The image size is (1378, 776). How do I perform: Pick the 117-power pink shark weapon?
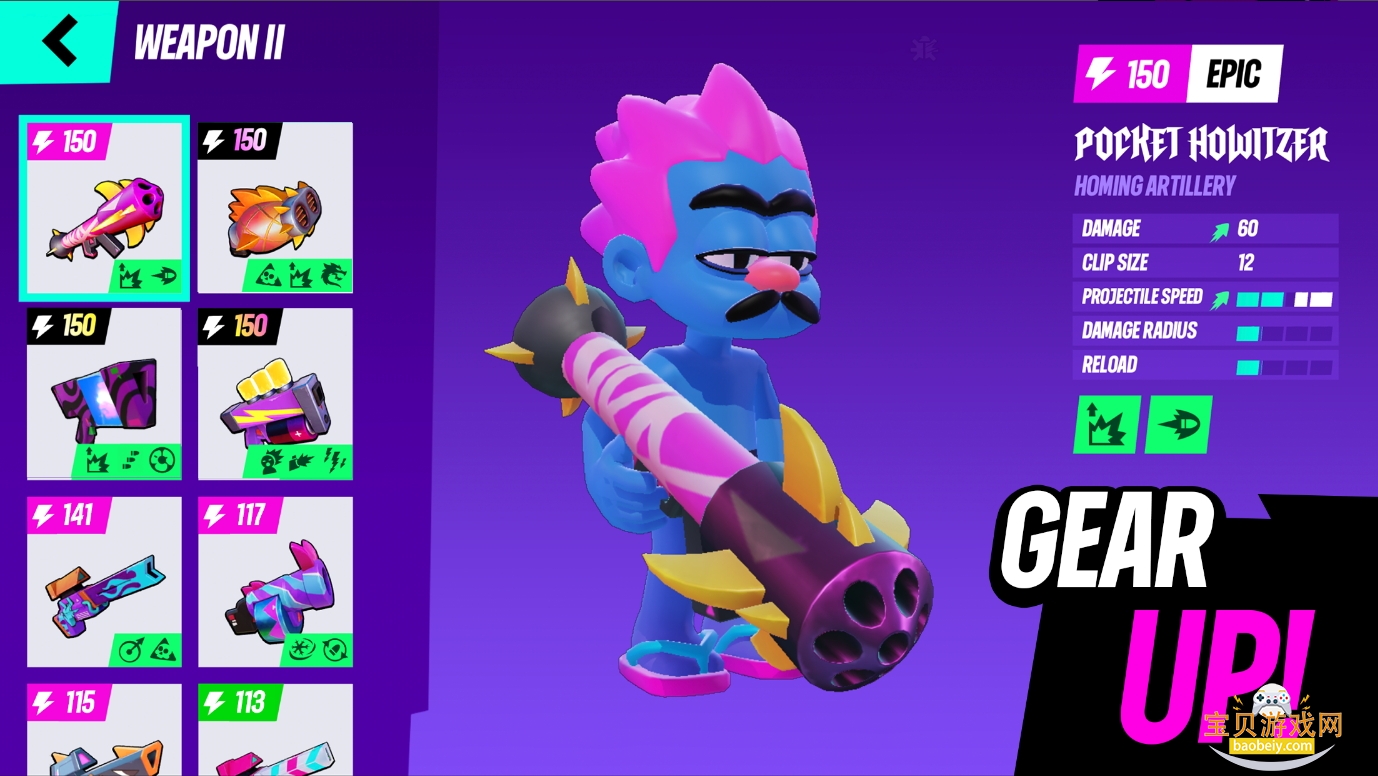[275, 580]
